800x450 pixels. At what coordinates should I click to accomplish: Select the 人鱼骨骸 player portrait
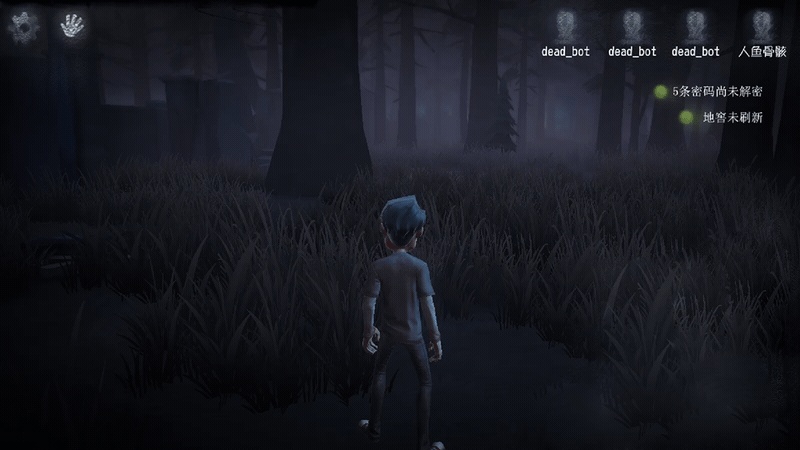[762, 24]
